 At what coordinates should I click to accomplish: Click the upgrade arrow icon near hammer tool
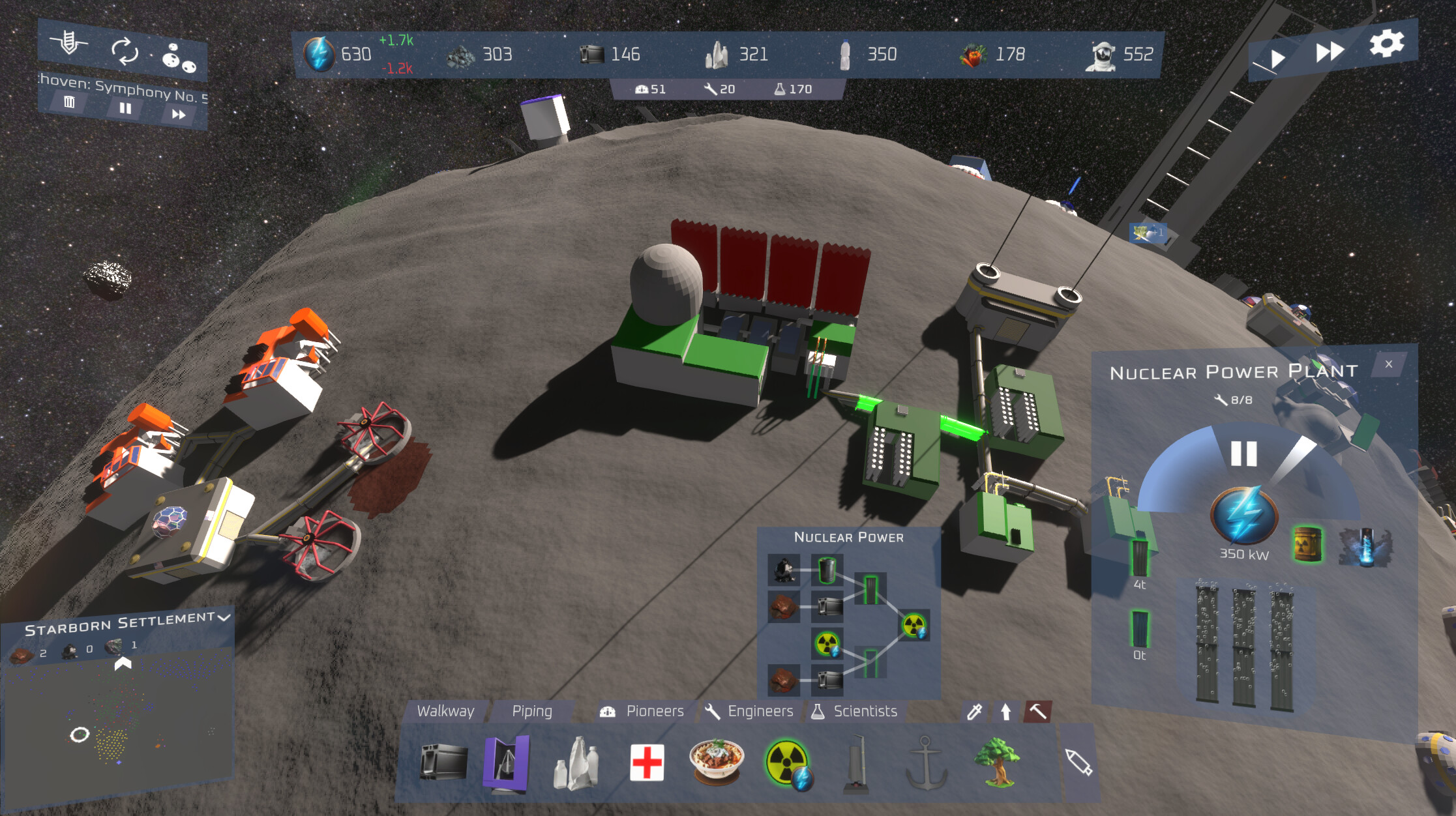[x=1005, y=712]
